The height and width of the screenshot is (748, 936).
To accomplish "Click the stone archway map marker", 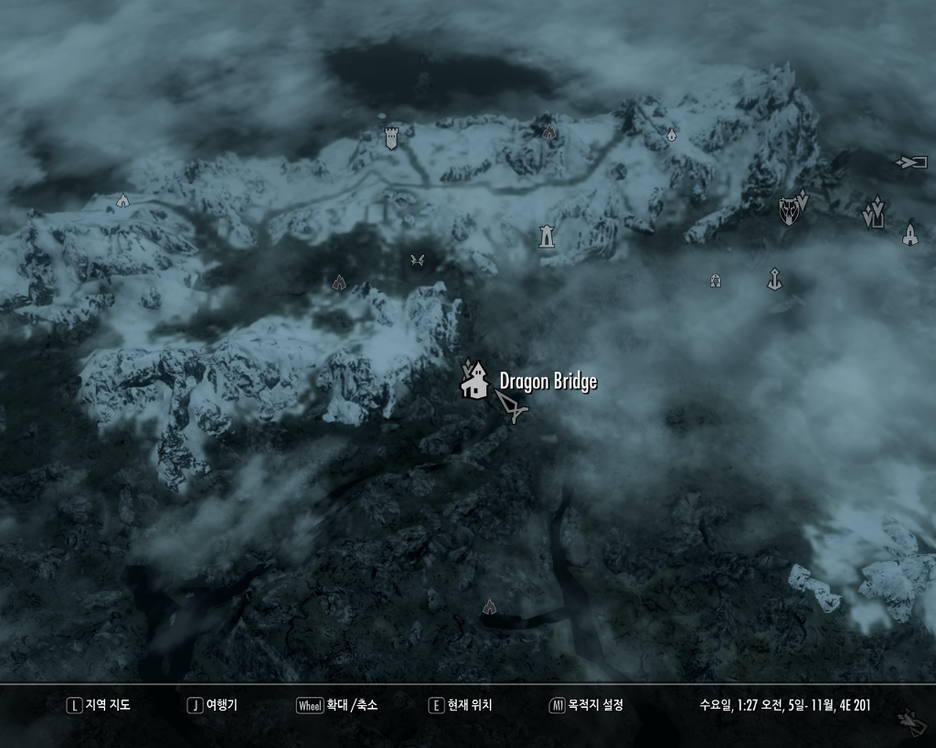I will (x=715, y=281).
